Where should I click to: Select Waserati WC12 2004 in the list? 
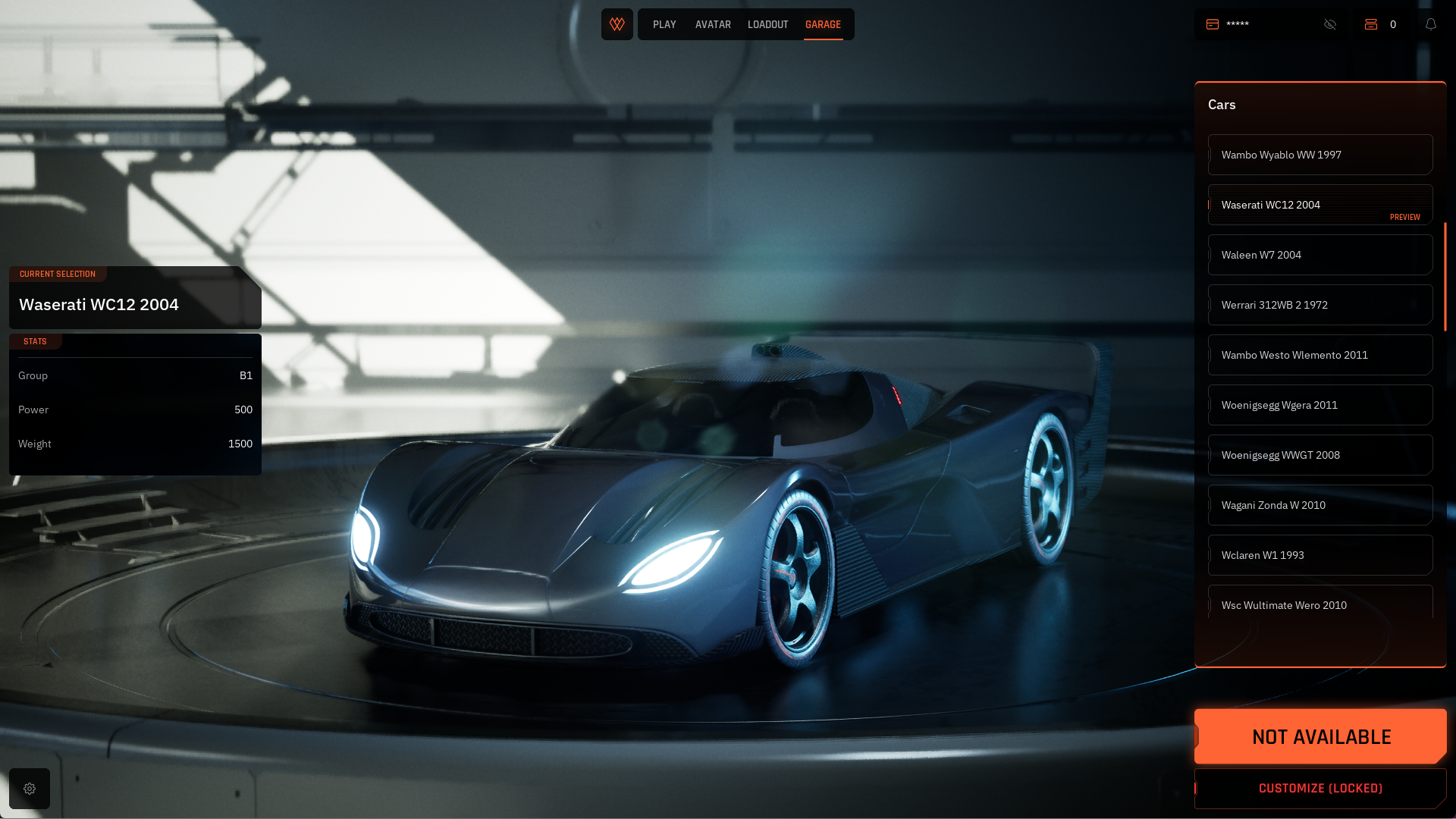(x=1319, y=205)
